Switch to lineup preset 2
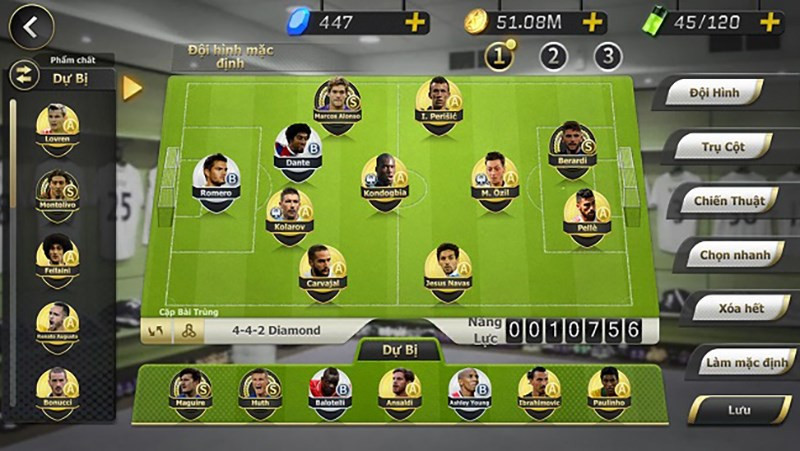 pyautogui.click(x=553, y=56)
